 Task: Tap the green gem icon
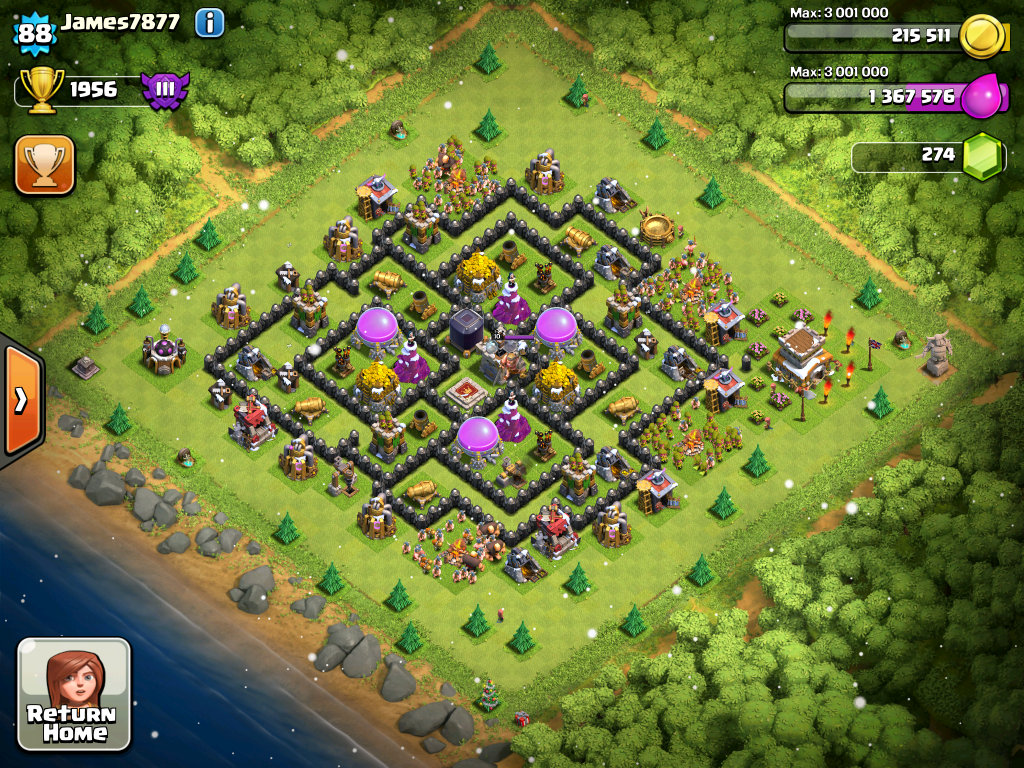point(982,156)
